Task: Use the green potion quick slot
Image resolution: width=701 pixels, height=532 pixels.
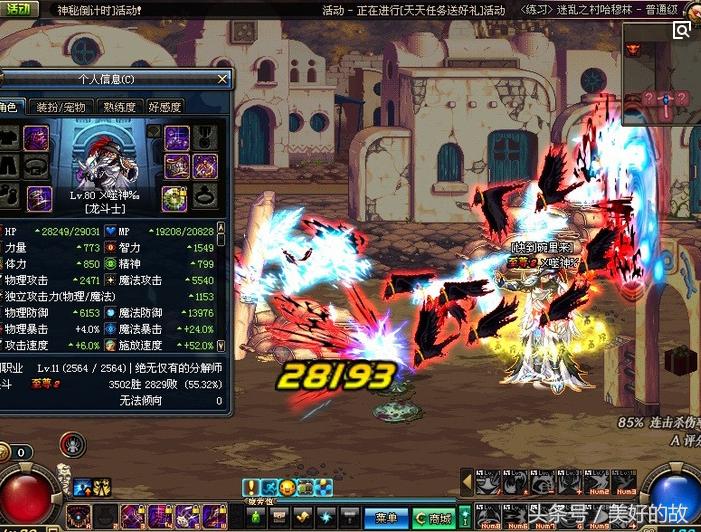Action: tap(256, 517)
